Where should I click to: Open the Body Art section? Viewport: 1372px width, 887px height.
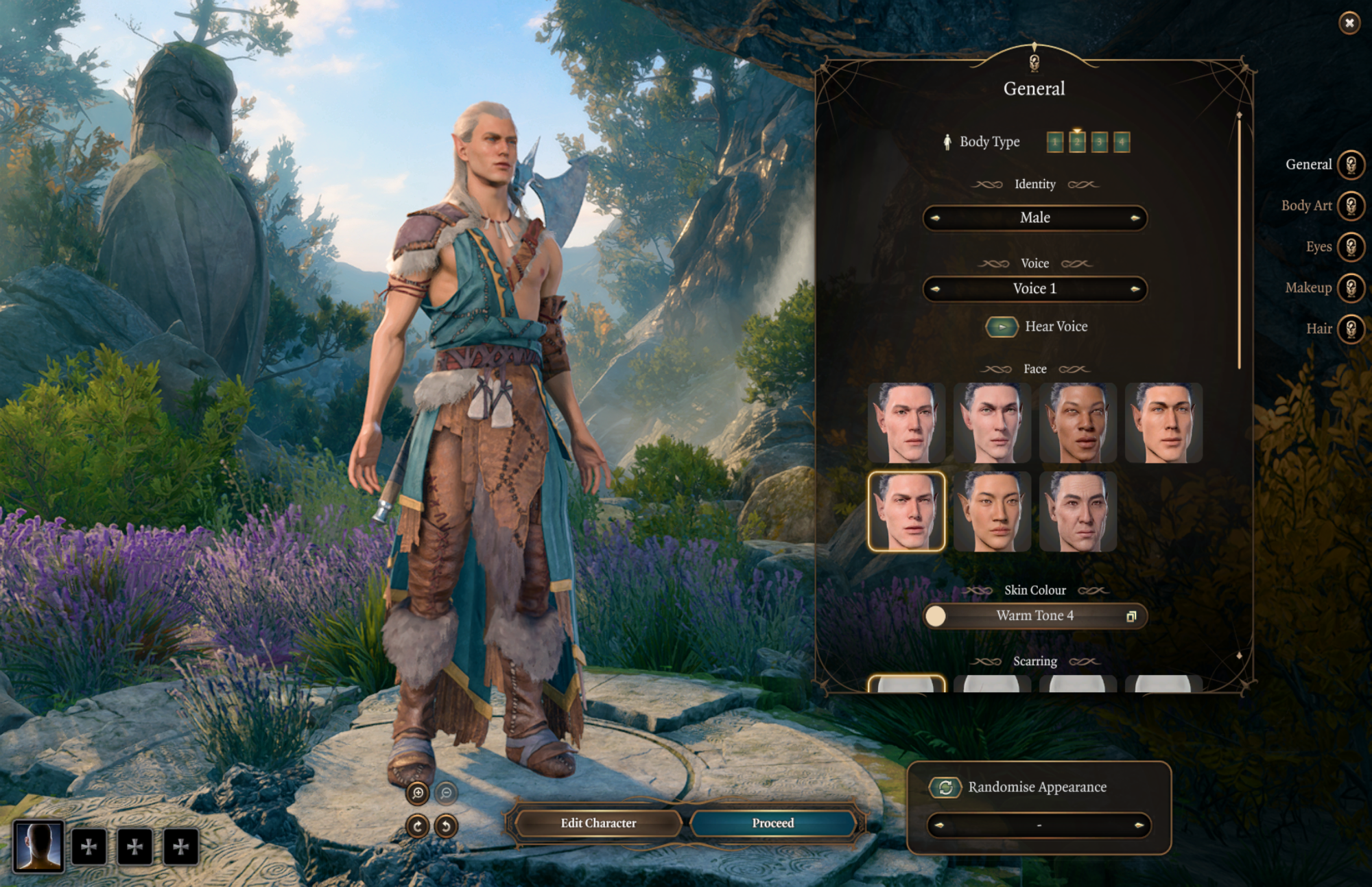(1351, 206)
